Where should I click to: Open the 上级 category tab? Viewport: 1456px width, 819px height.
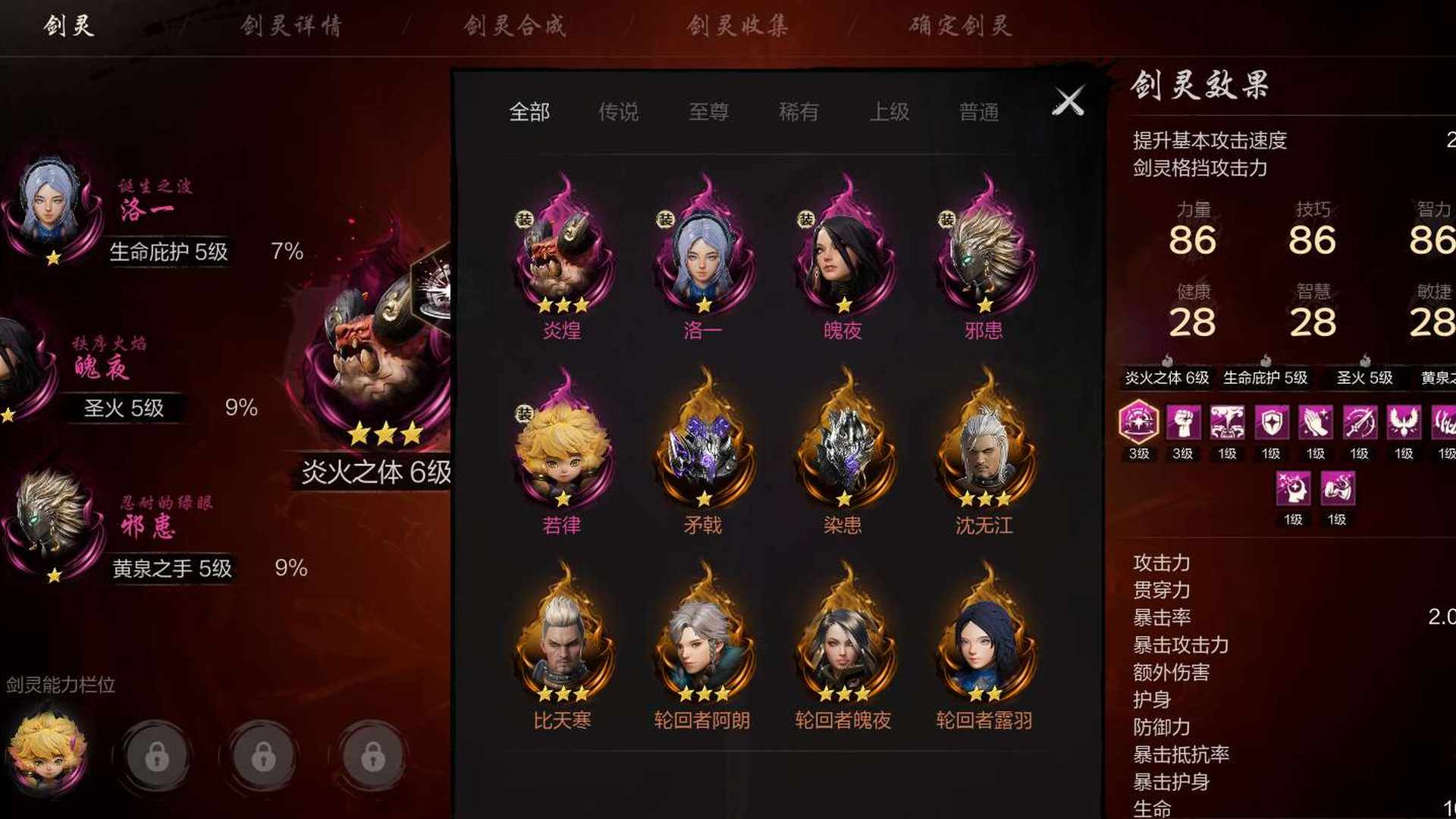point(889,112)
